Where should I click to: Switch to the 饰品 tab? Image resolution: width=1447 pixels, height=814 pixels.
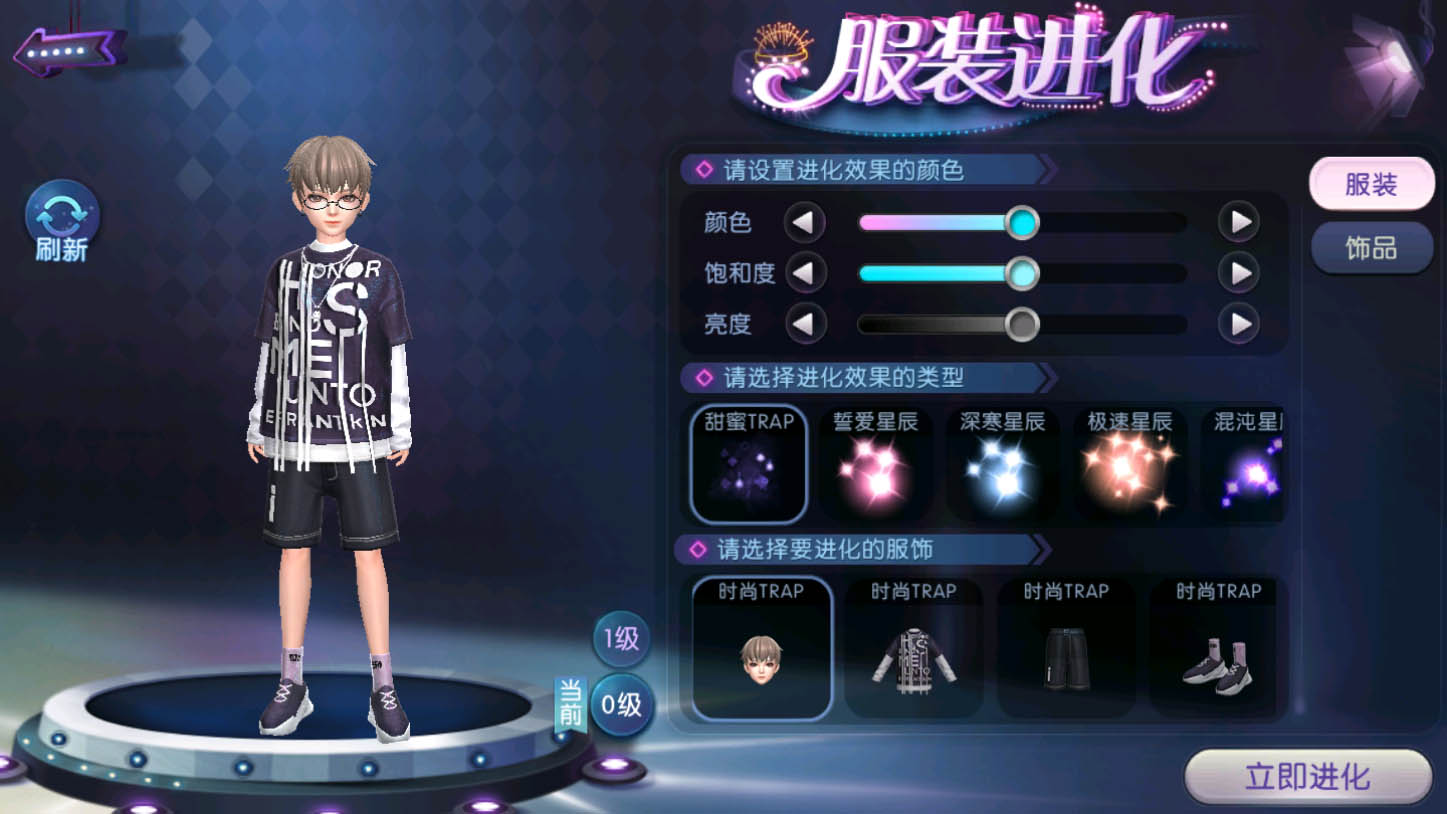pyautogui.click(x=1371, y=247)
